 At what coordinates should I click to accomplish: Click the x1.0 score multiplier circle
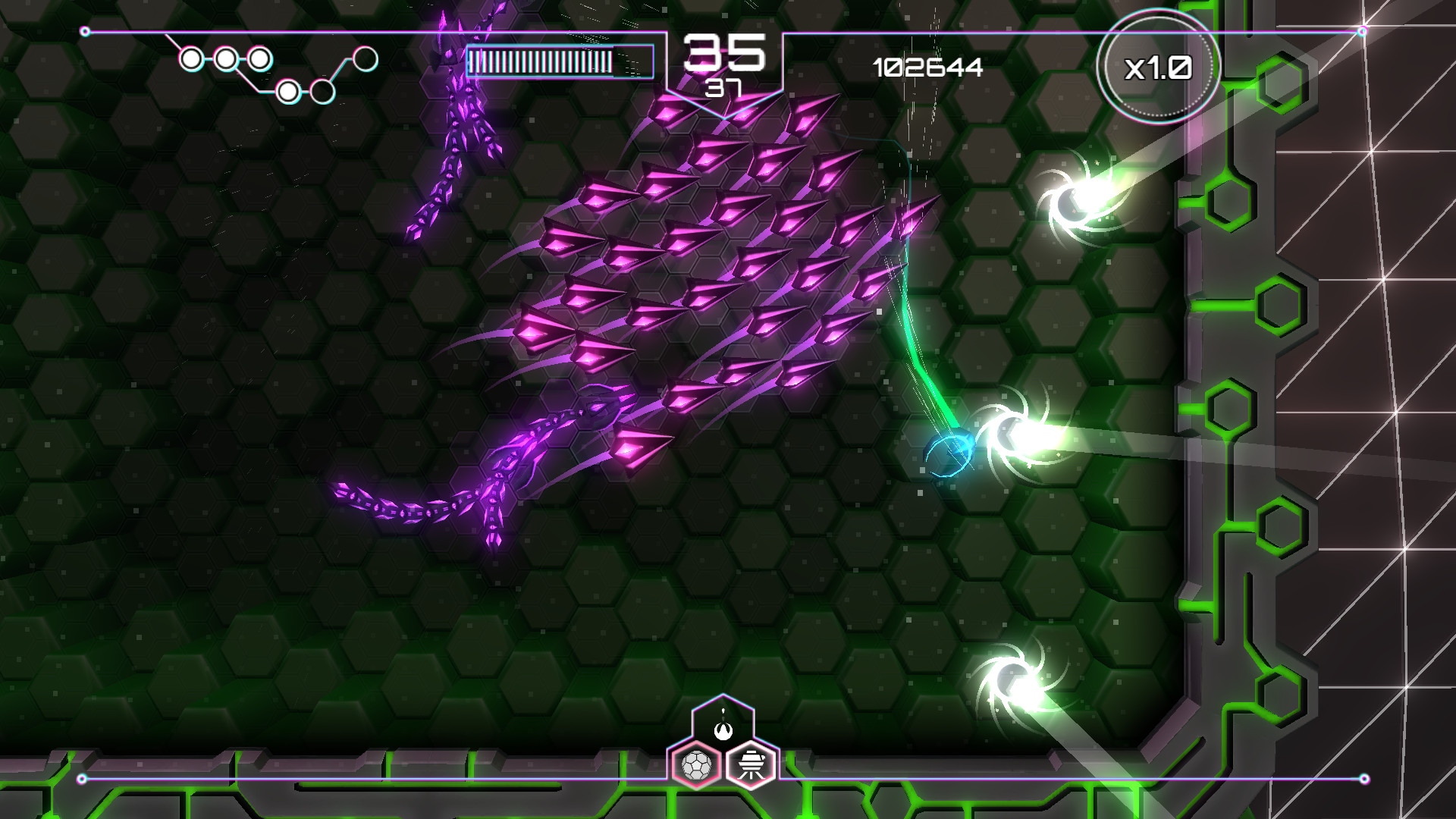1160,68
